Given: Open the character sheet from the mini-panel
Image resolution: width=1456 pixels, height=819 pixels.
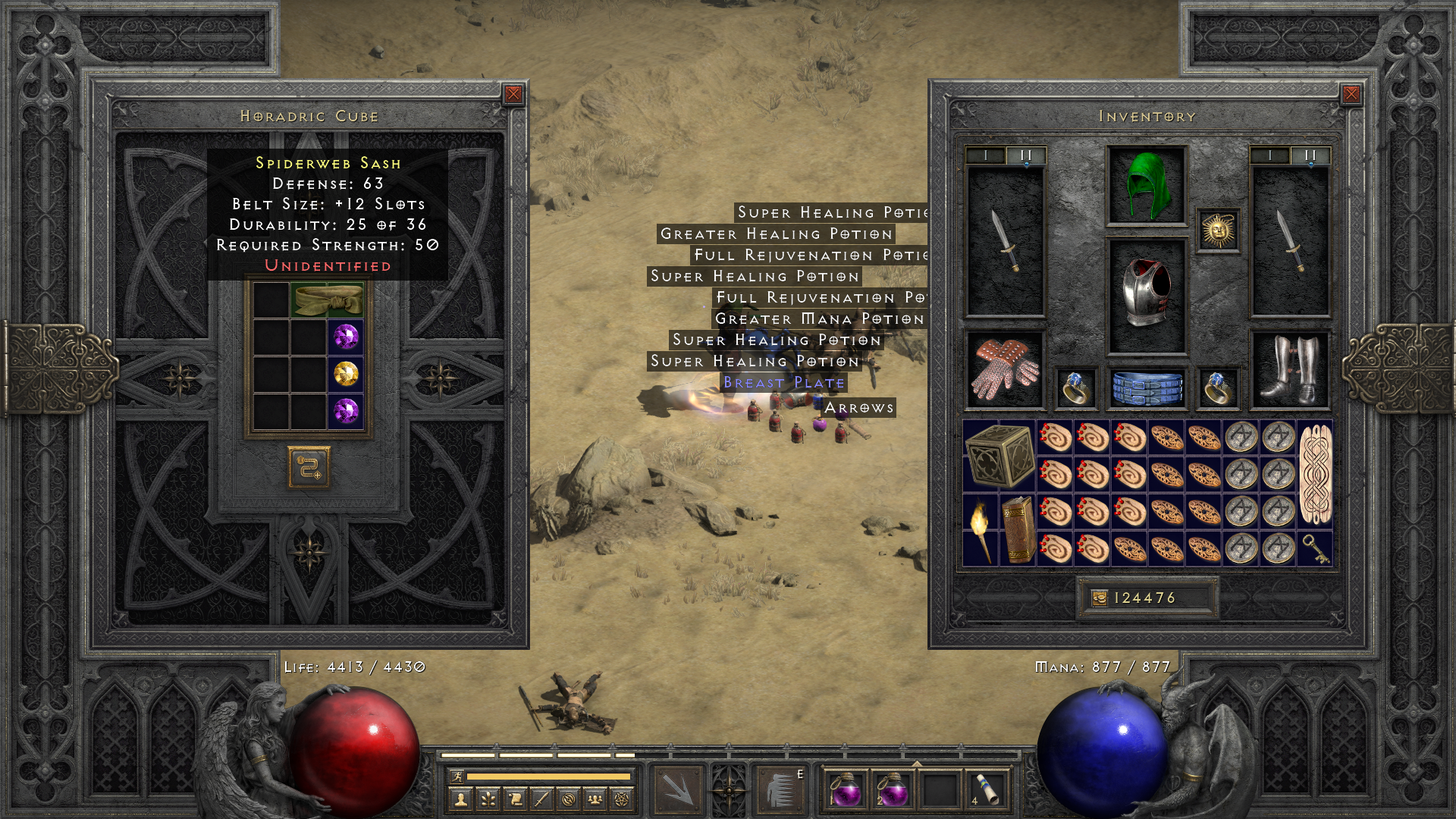Looking at the screenshot, I should (x=460, y=799).
